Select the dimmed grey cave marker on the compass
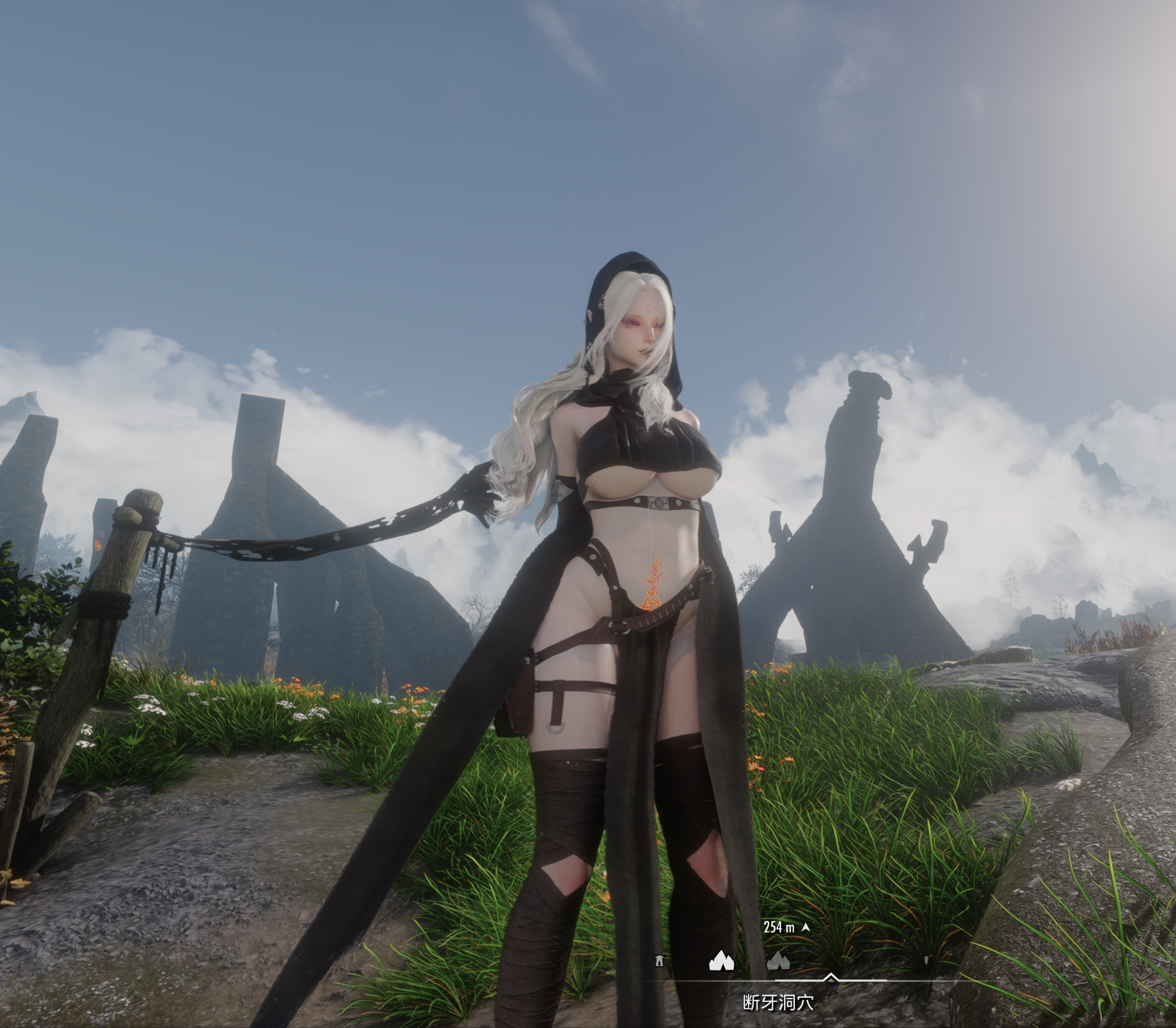Image resolution: width=1176 pixels, height=1028 pixels. (x=778, y=960)
